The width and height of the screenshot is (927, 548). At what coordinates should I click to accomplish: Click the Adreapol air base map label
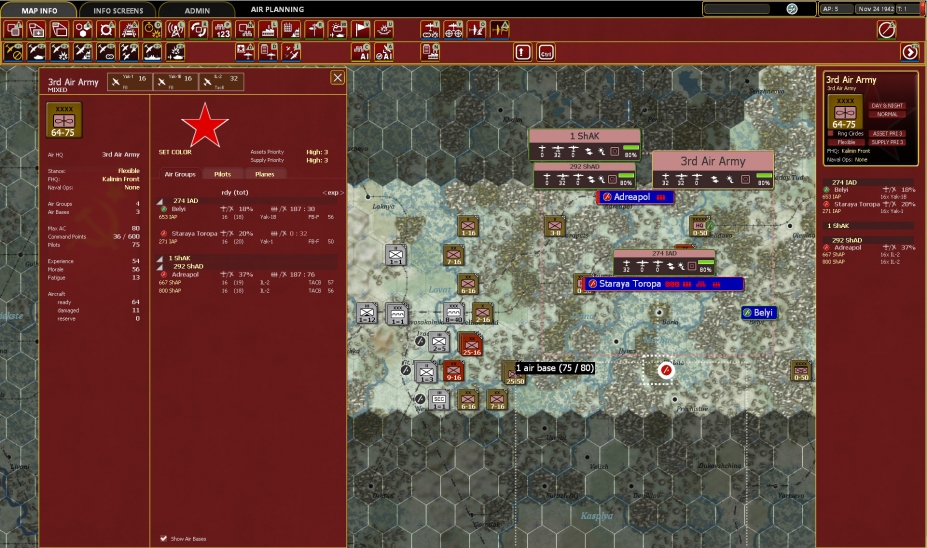point(637,197)
